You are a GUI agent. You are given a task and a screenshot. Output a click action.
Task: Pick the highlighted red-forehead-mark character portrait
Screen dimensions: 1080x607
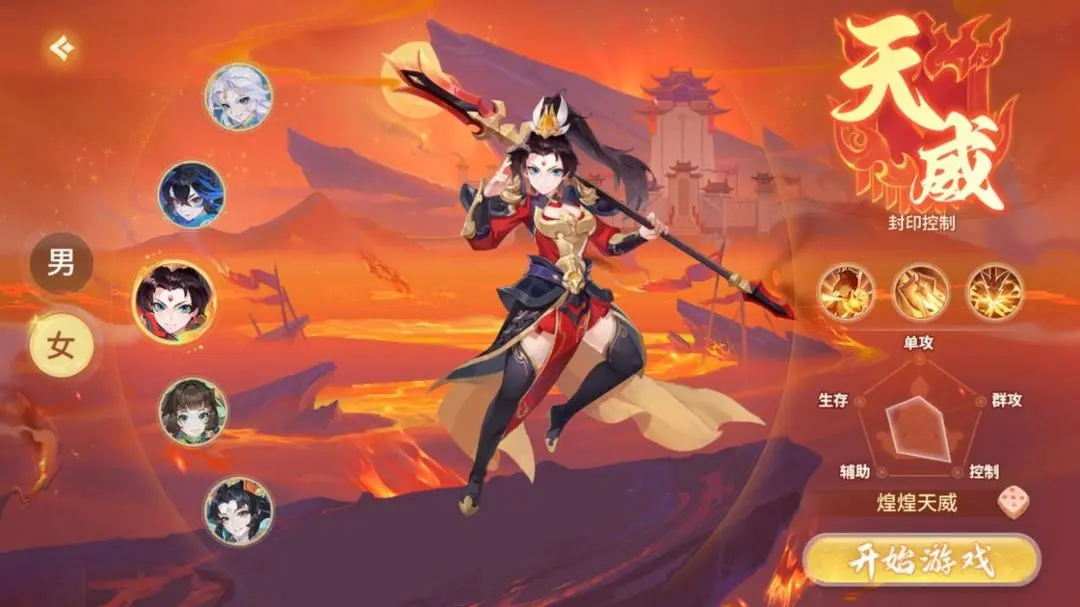[x=174, y=302]
